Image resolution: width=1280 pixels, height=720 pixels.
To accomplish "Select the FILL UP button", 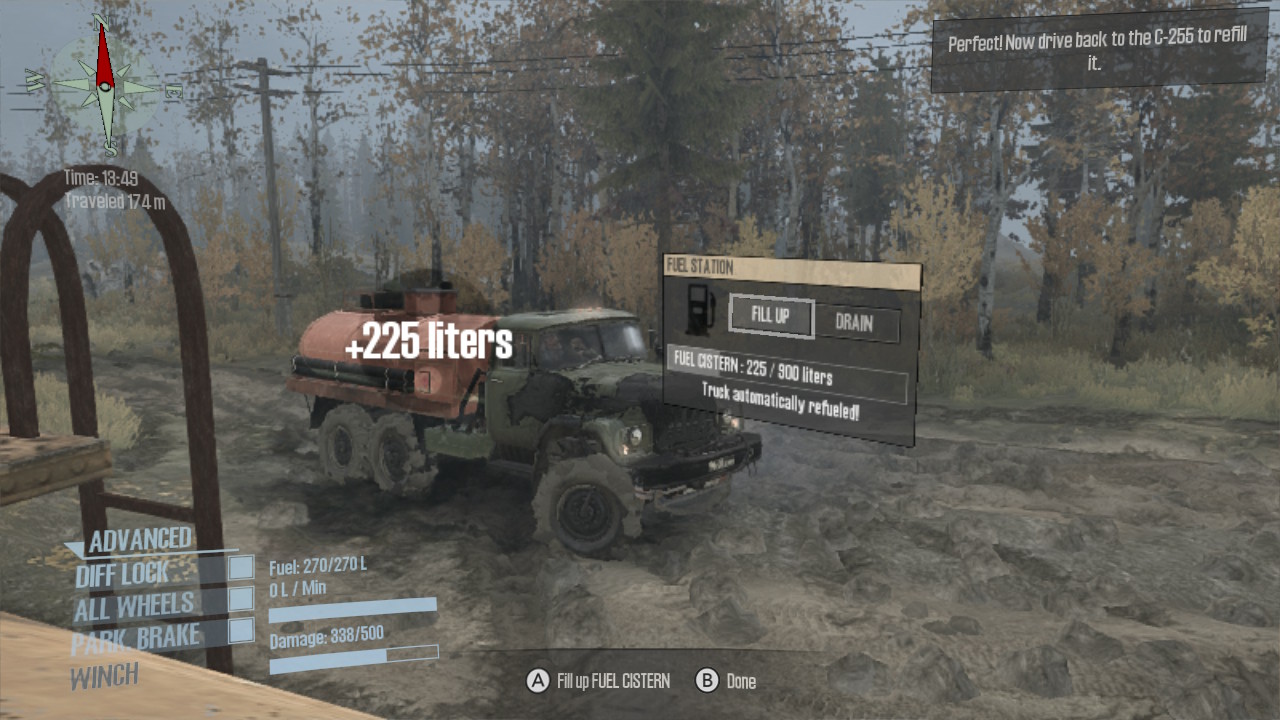I will pos(770,318).
